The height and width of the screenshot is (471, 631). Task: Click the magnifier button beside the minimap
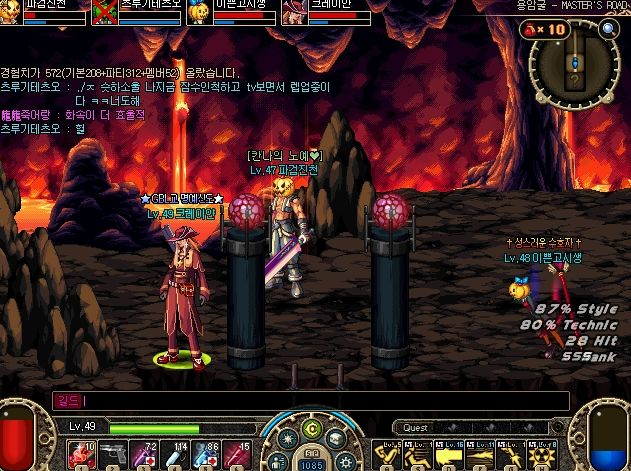608,28
